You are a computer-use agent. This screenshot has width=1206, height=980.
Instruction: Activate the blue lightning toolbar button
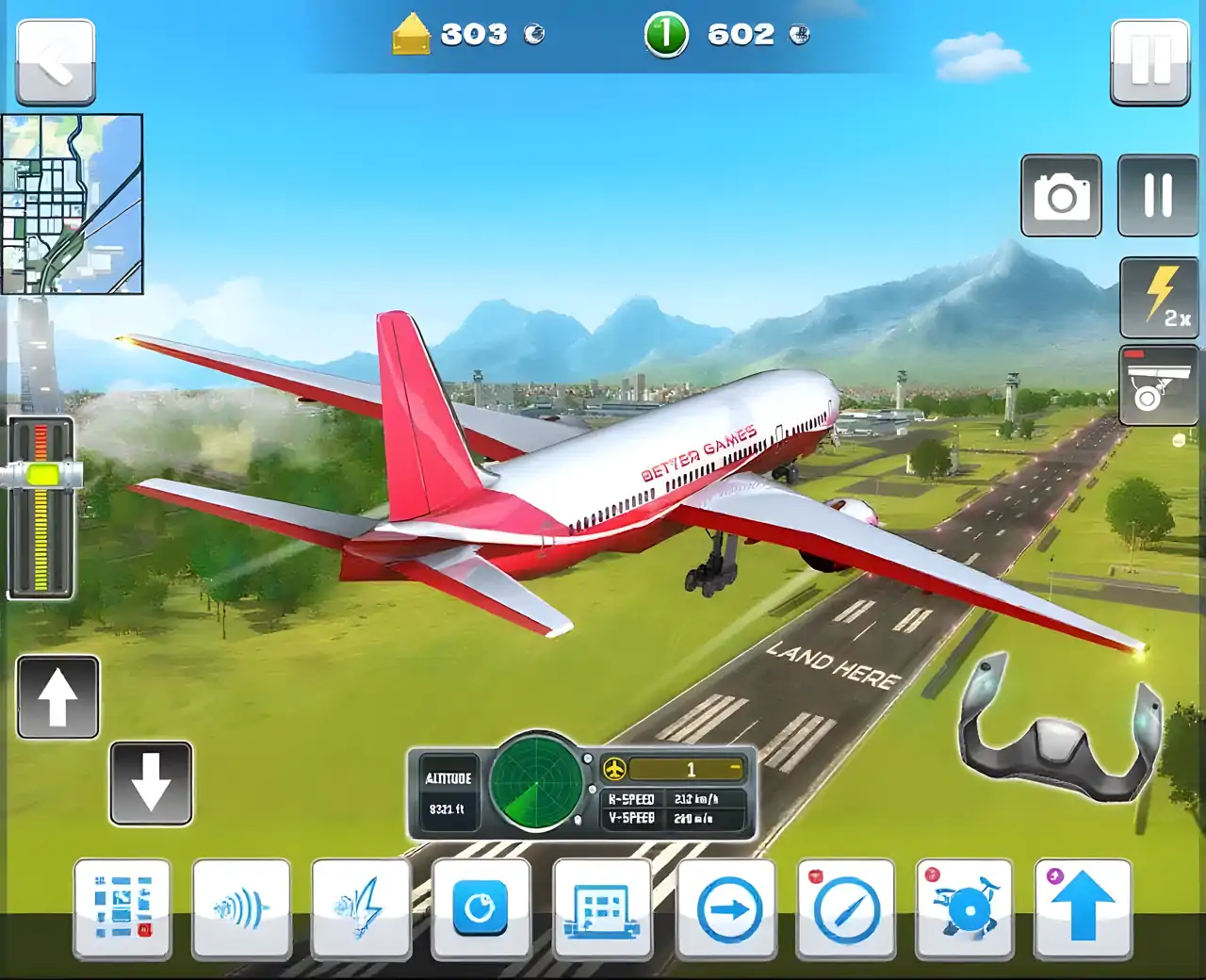tap(361, 907)
